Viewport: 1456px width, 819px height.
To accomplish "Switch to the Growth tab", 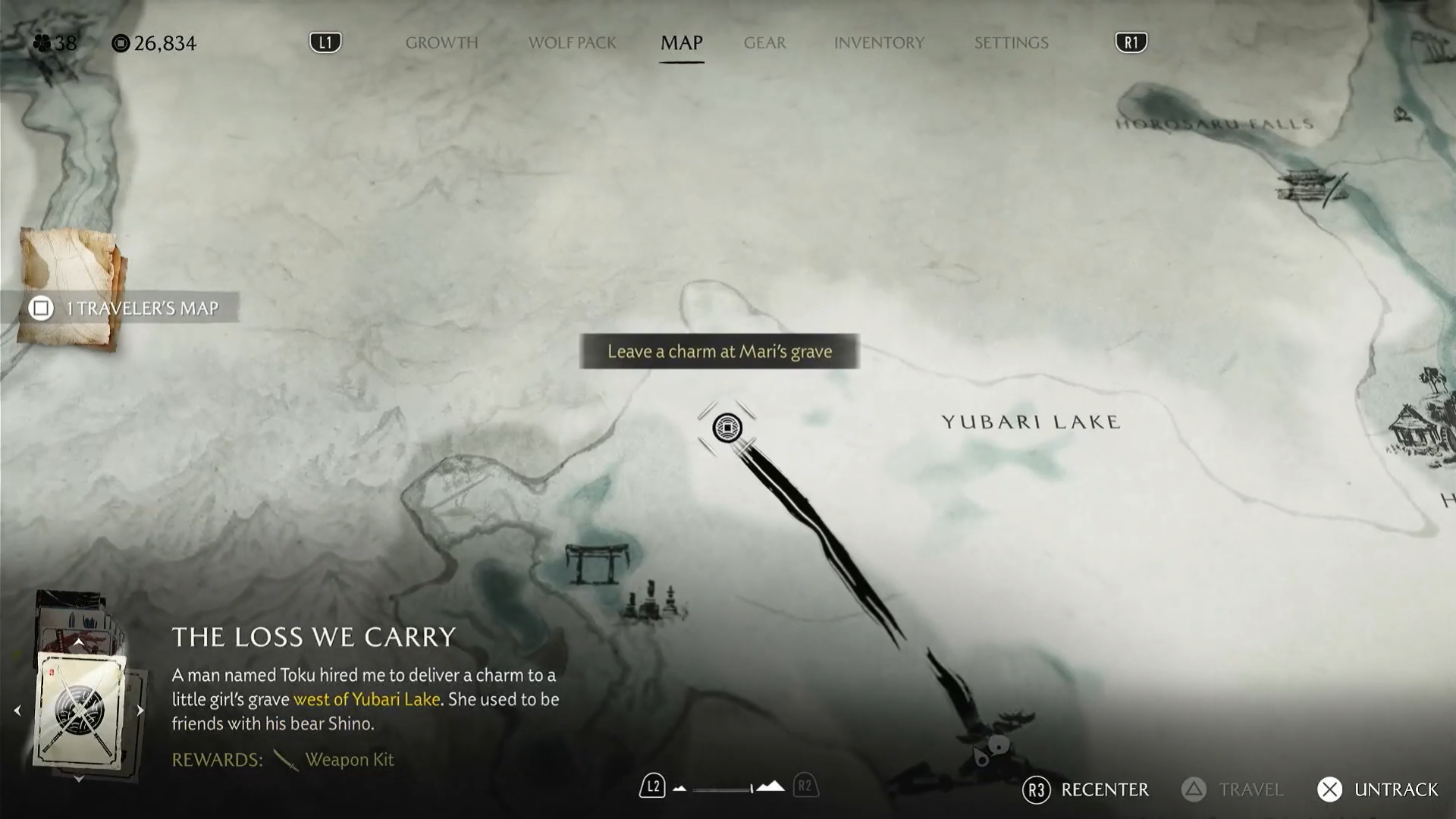I will point(441,43).
